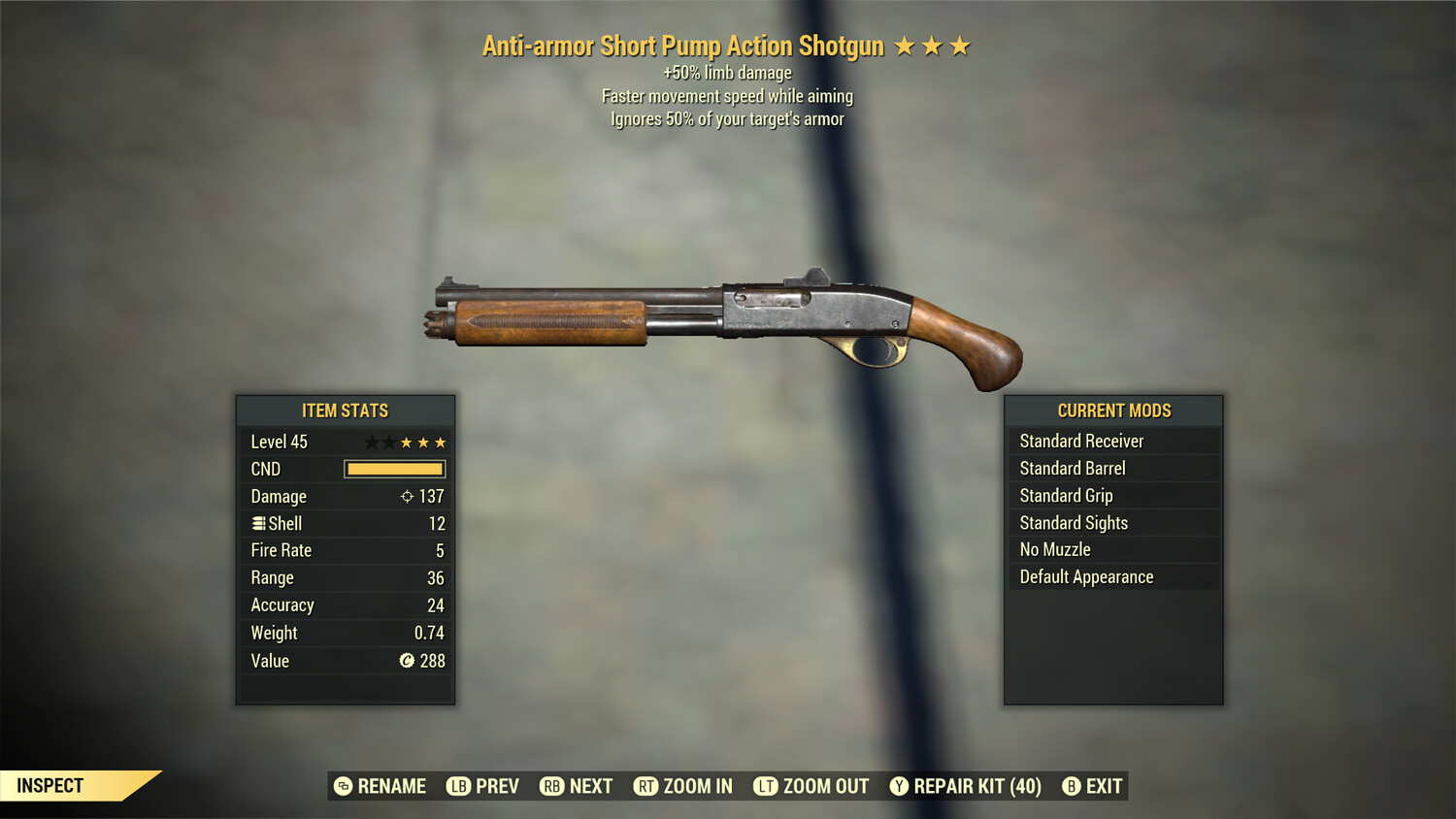Click the crosshair icon beside Damage 137
The image size is (1456, 819).
(x=405, y=496)
